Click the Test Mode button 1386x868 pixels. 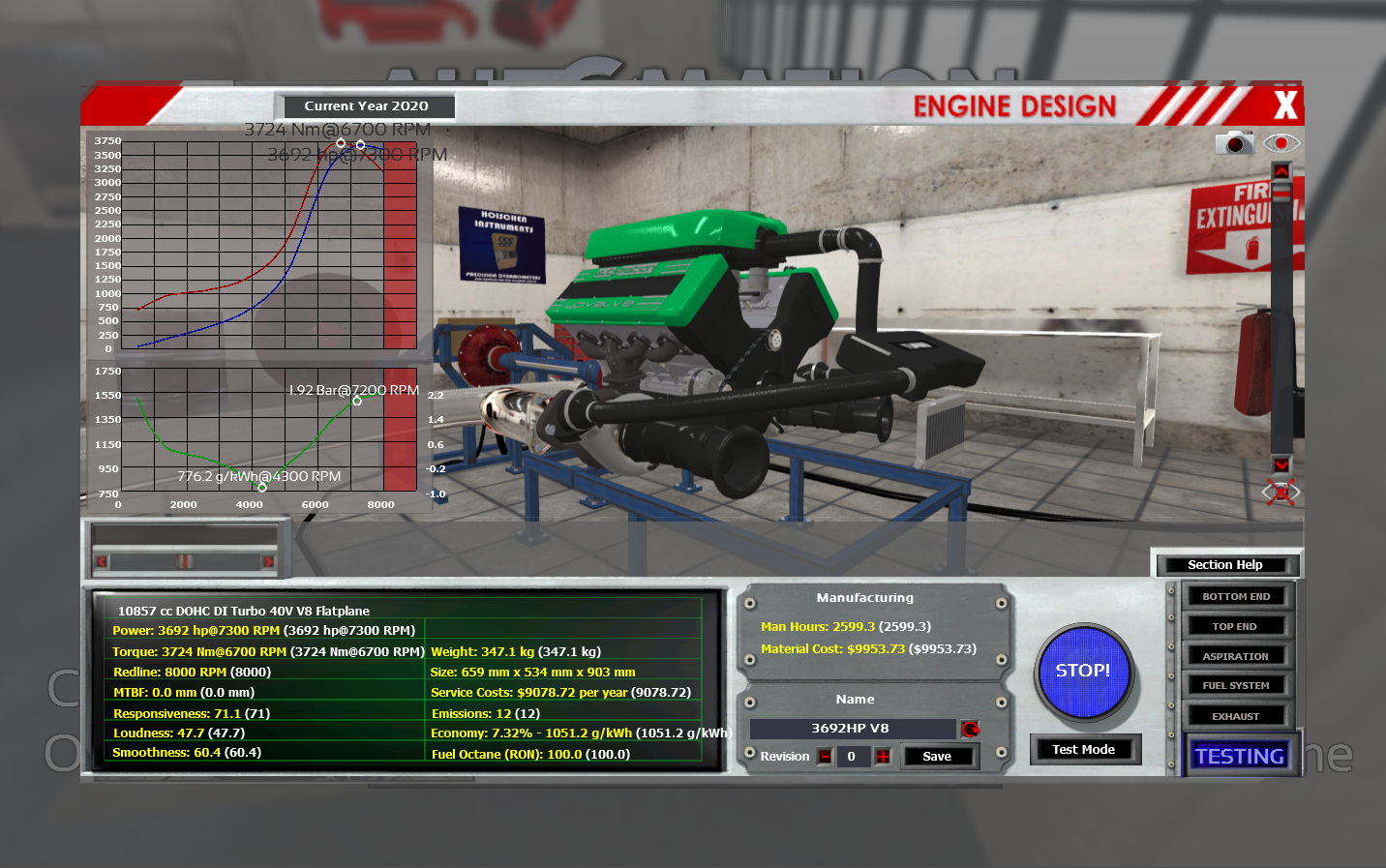tap(1083, 750)
